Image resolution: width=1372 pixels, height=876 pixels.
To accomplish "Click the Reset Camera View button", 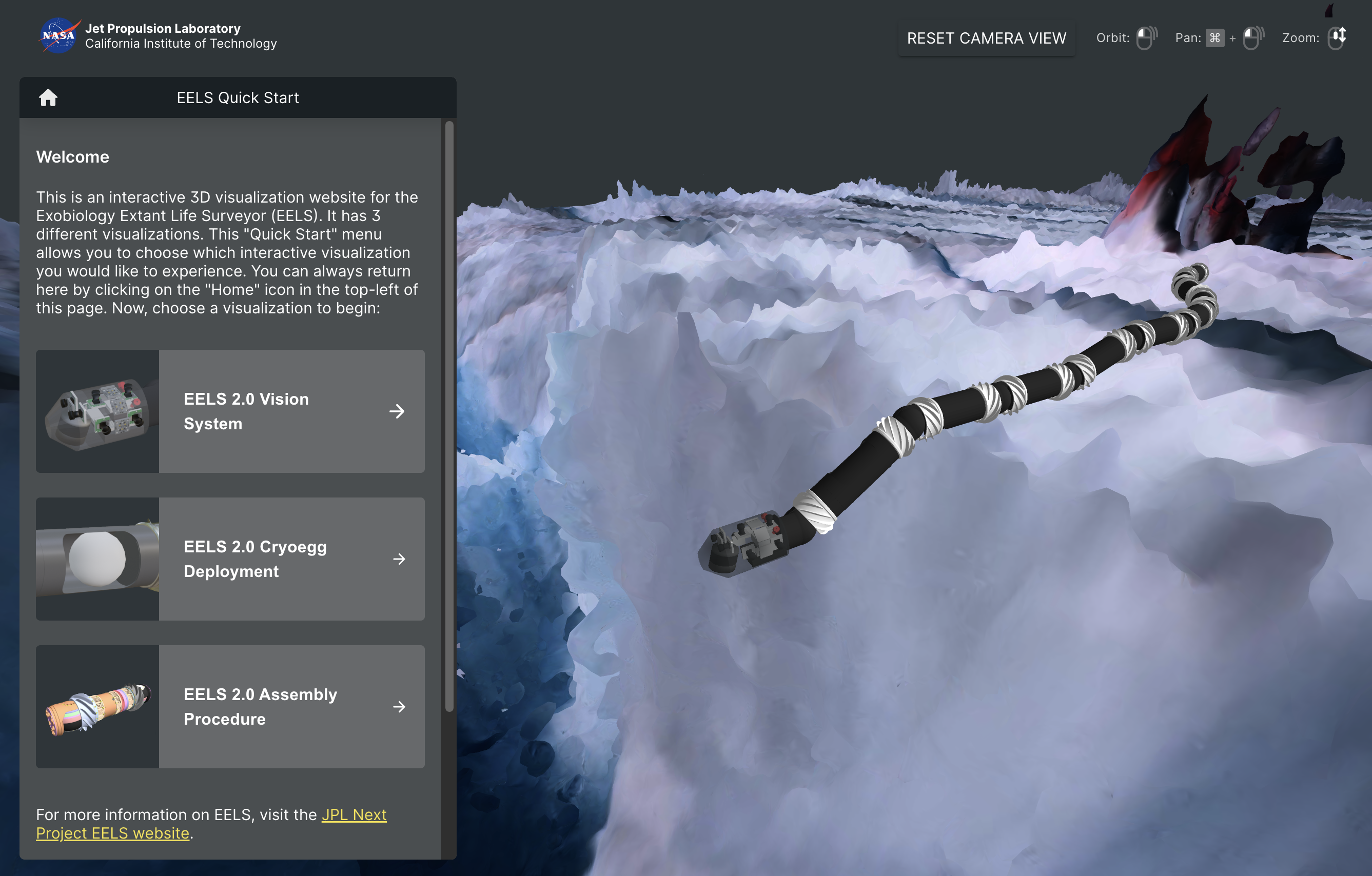I will 986,38.
